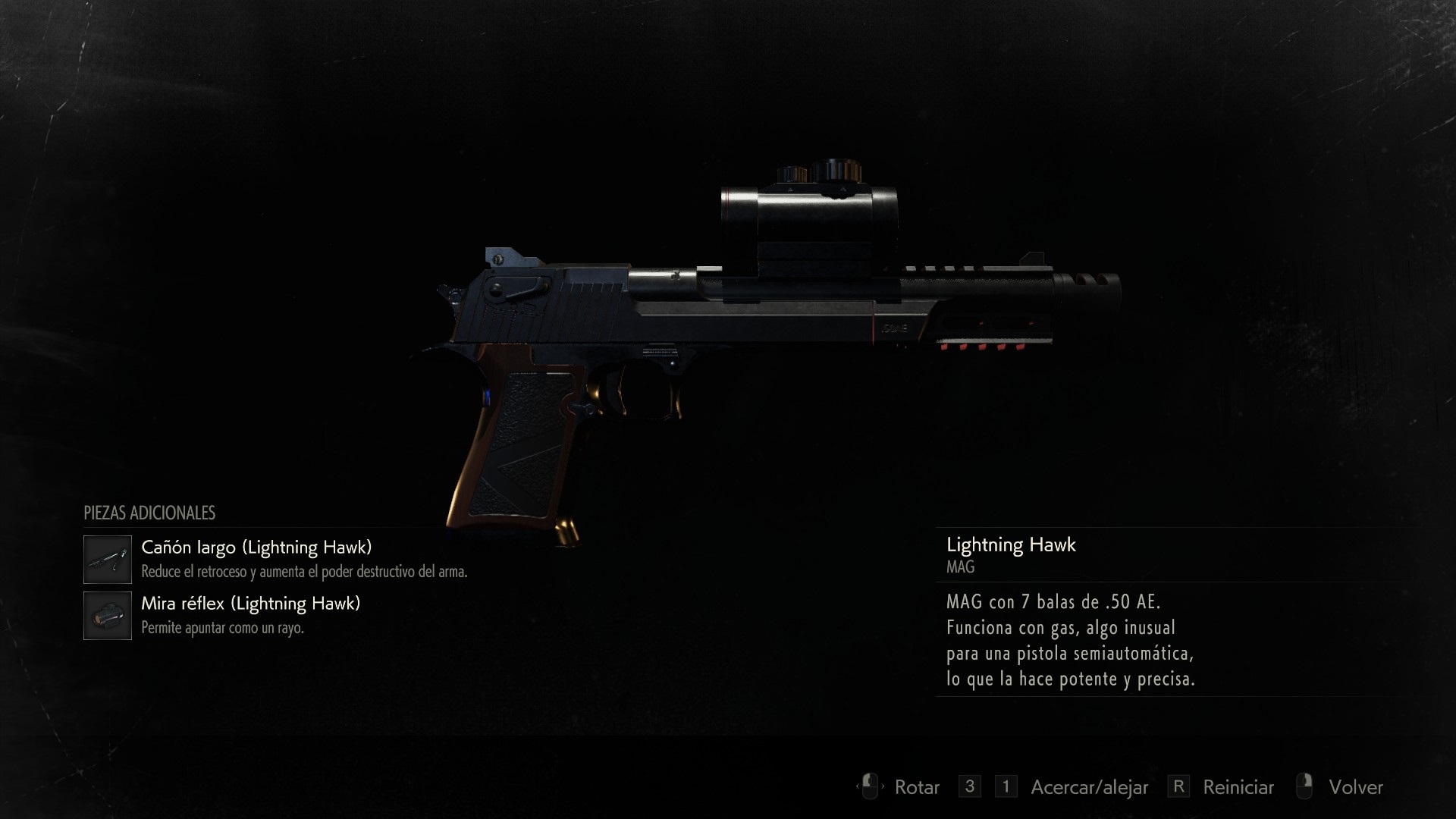Select the Mira réflex (Lightning Hawk) part
This screenshot has width=1456, height=819.
250,604
